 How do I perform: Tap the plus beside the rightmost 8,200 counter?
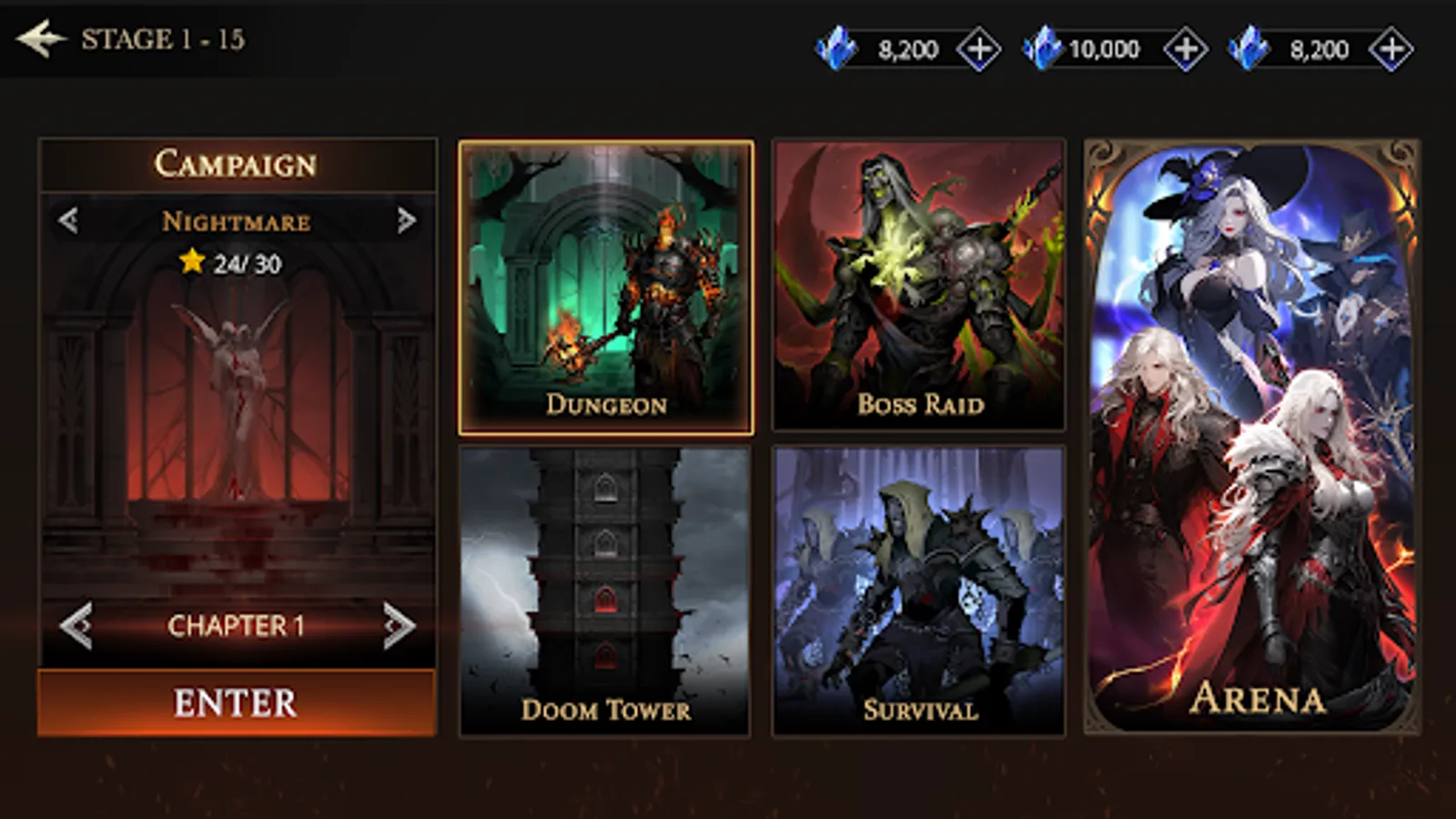click(x=1390, y=49)
